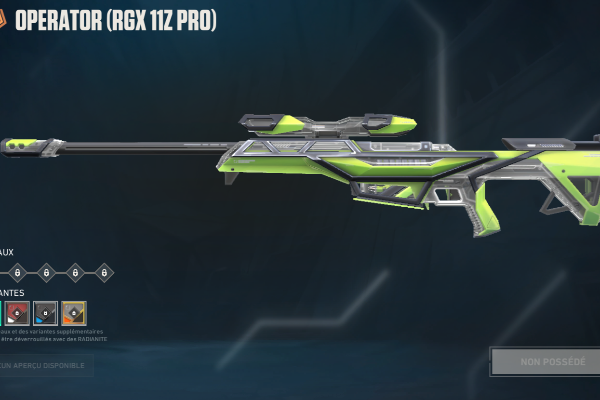Click the orange icon beside the Operator title
Screen dimensions: 600x400
point(2,20)
